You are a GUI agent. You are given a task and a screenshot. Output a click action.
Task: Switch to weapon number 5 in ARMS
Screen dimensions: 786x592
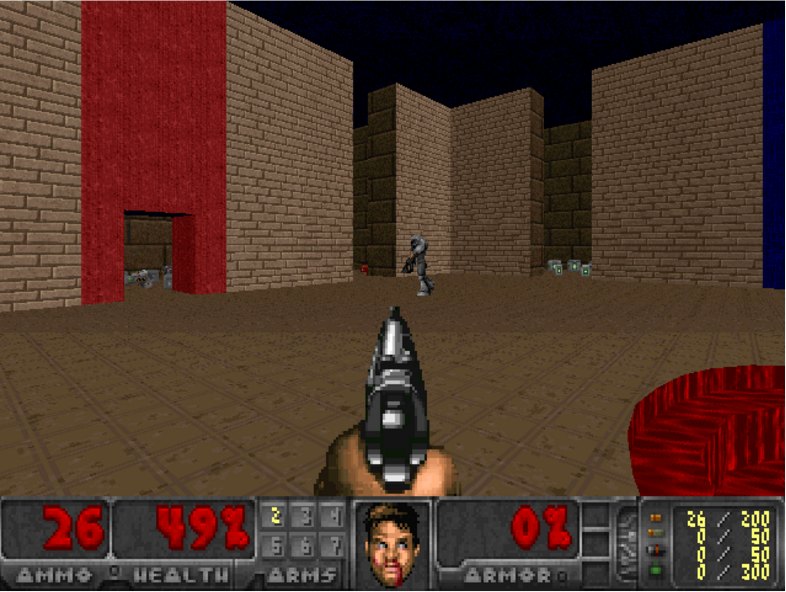[273, 546]
